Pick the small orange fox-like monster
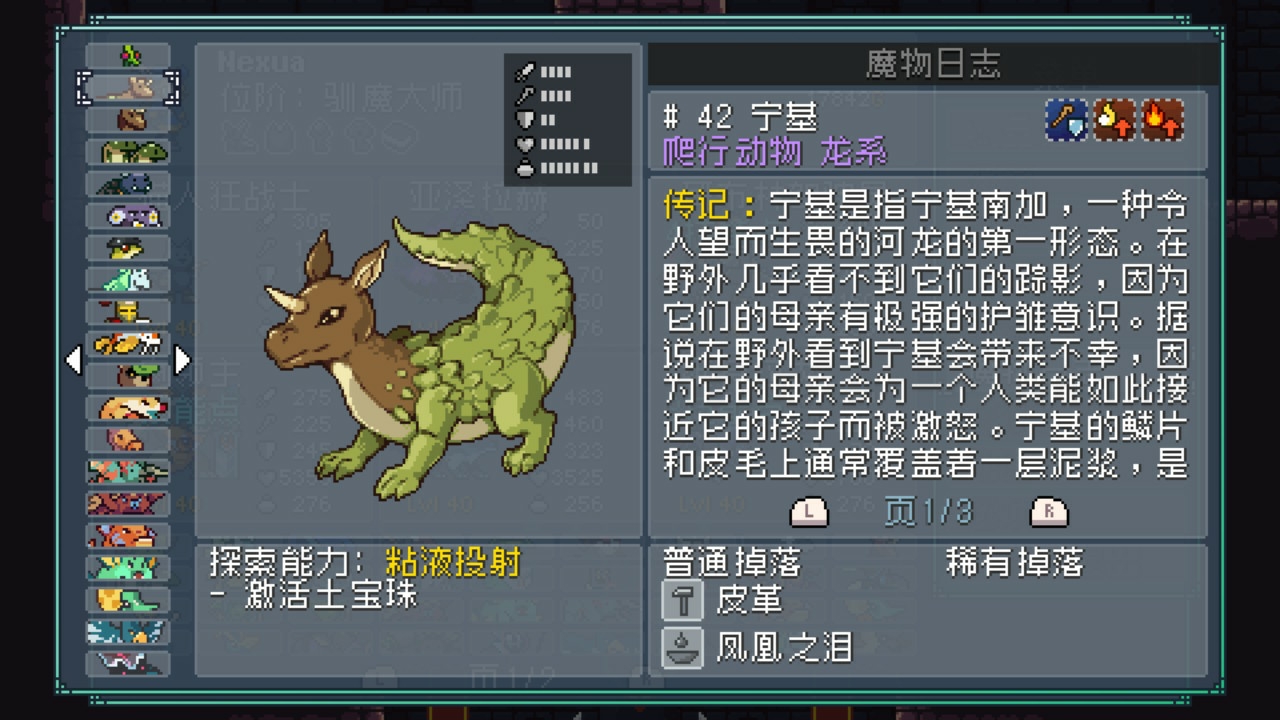This screenshot has height=720, width=1280. (128, 440)
